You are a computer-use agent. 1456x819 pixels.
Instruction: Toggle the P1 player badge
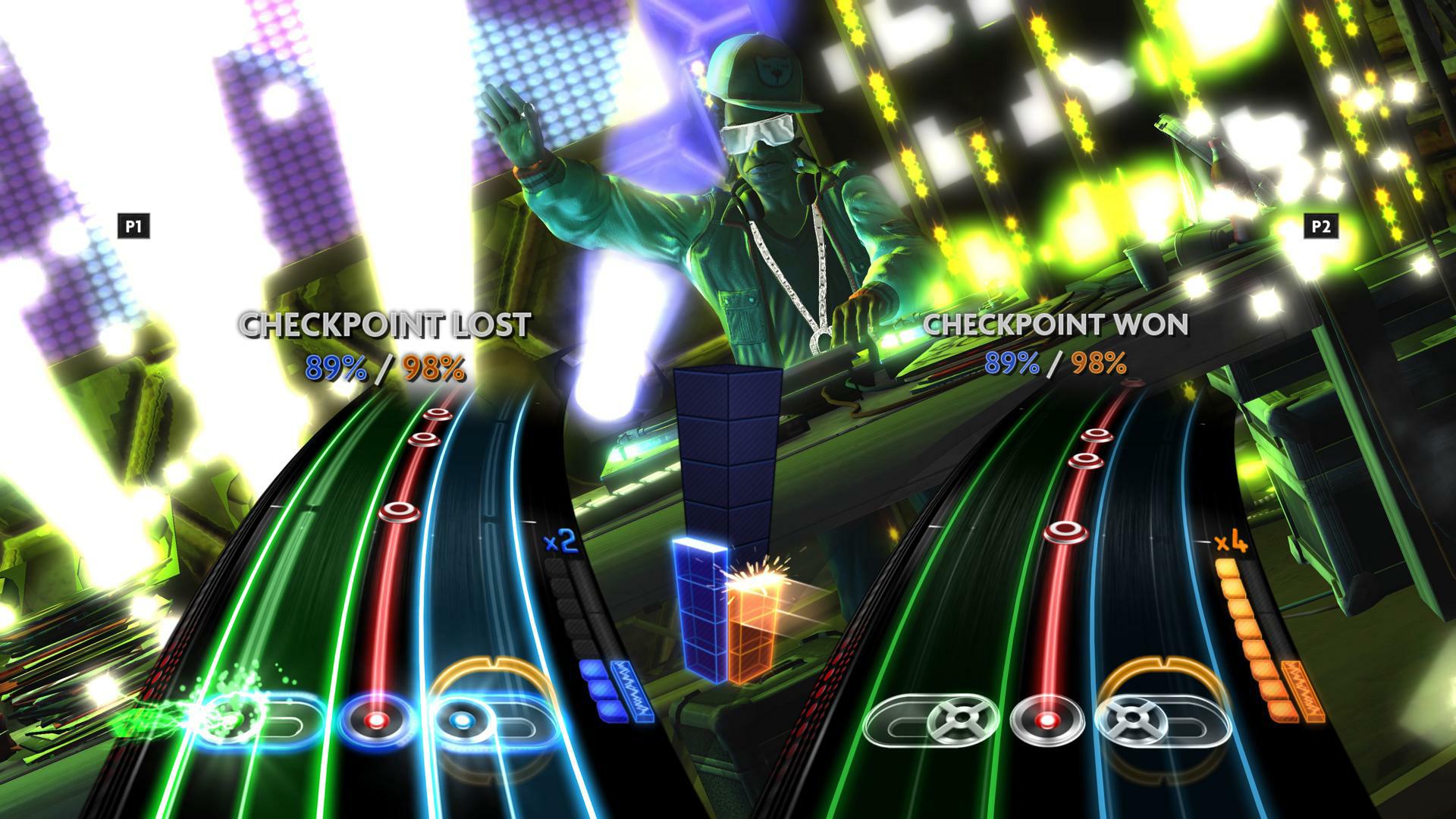(135, 224)
